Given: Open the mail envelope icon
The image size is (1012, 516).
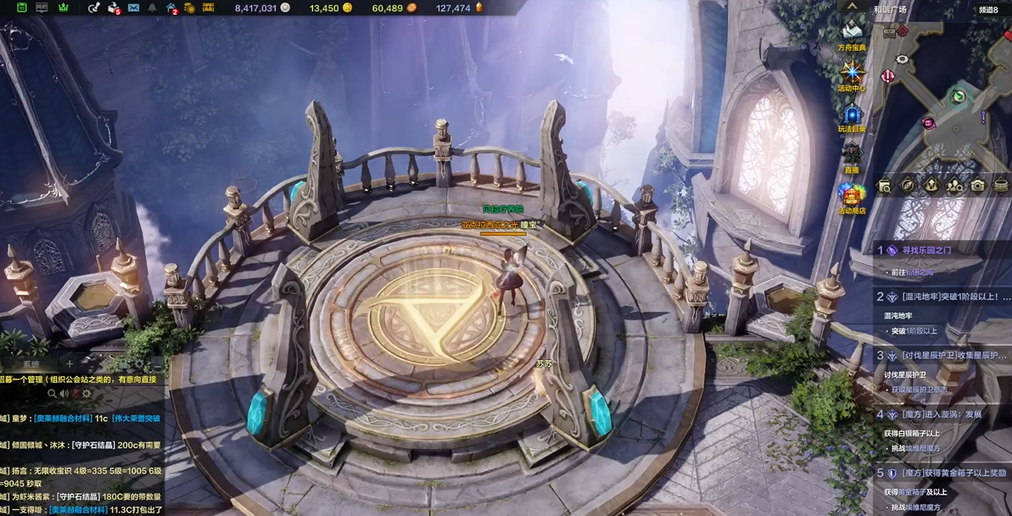Looking at the screenshot, I should [134, 8].
